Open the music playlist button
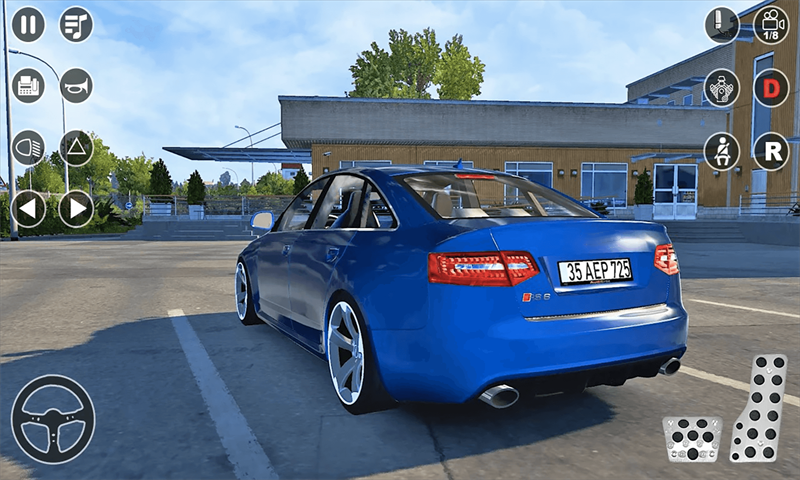 (x=76, y=24)
